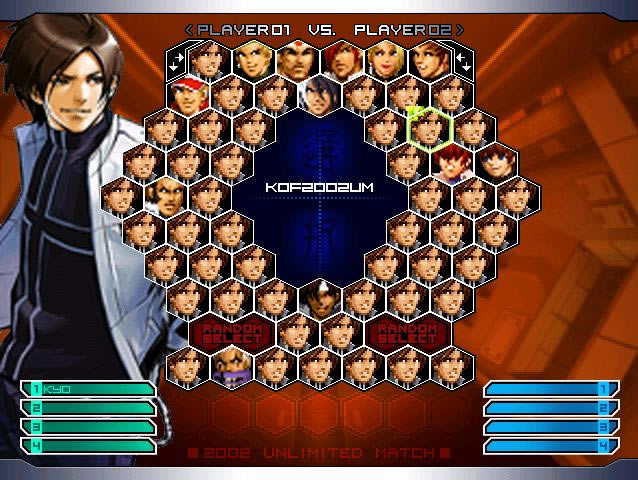Select the fighter highlighted by the green cursor

pyautogui.click(x=430, y=128)
